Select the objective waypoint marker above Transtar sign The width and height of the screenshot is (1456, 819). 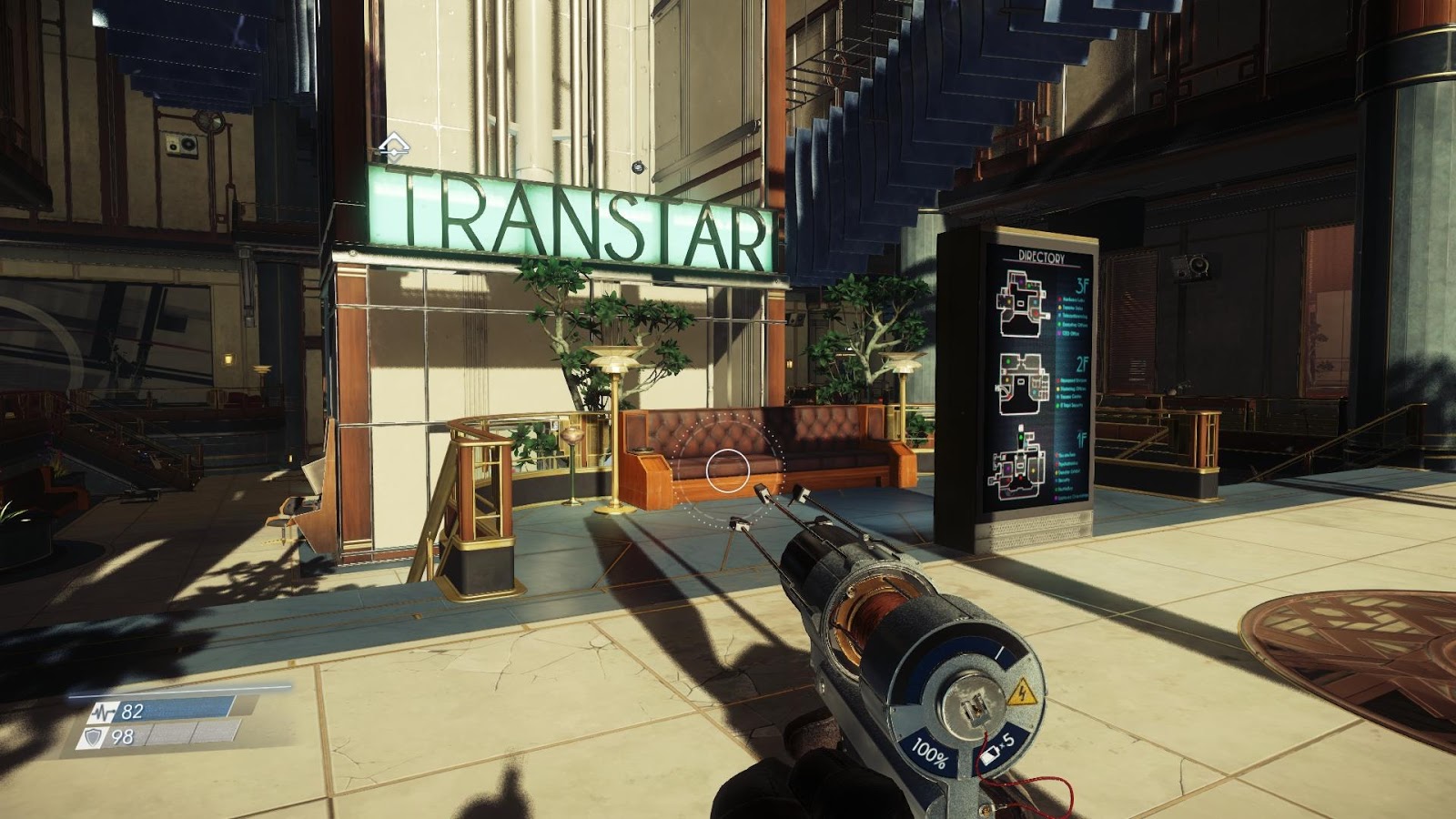coord(393,146)
